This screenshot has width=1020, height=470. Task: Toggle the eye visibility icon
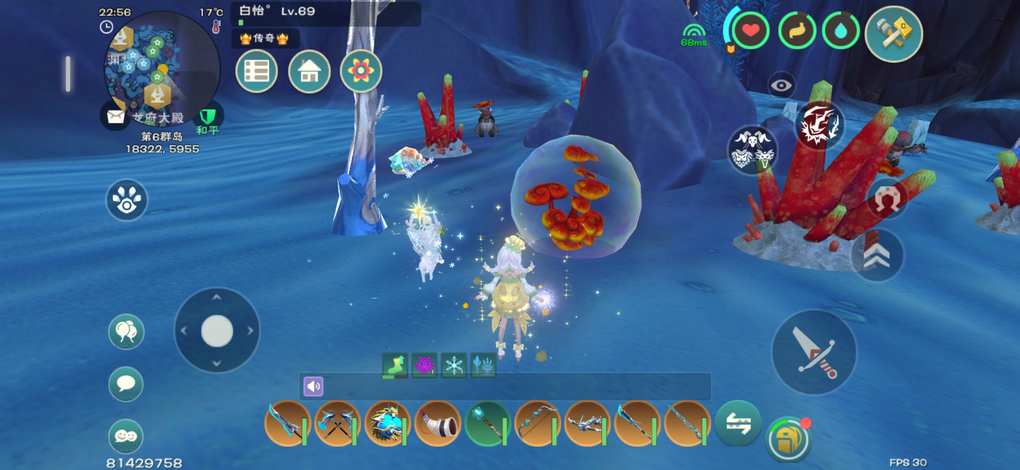pyautogui.click(x=782, y=86)
